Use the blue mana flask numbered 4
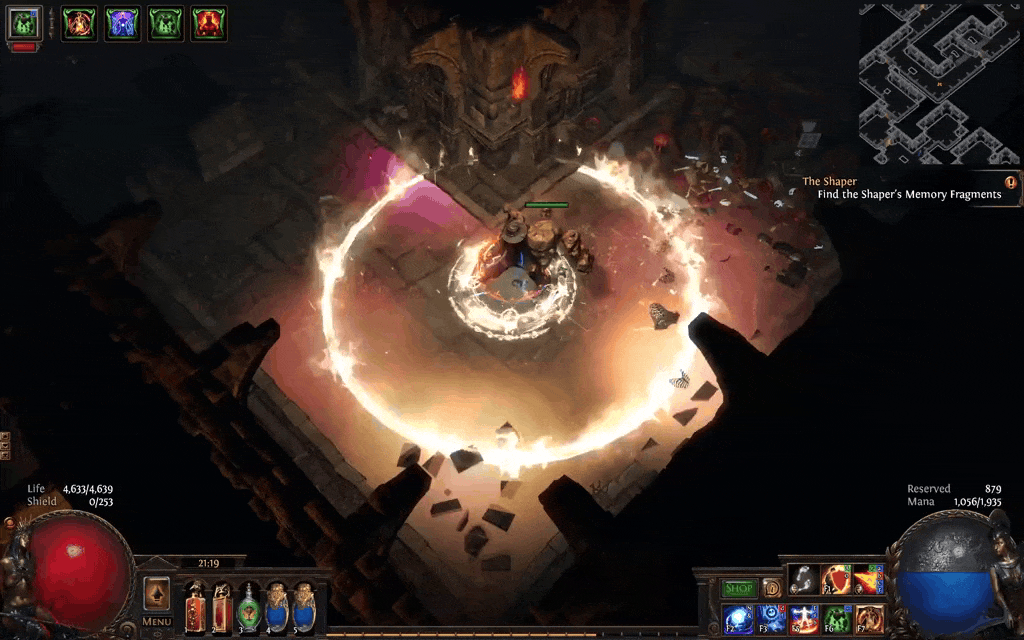Screen dimensions: 1024x640 point(276,606)
